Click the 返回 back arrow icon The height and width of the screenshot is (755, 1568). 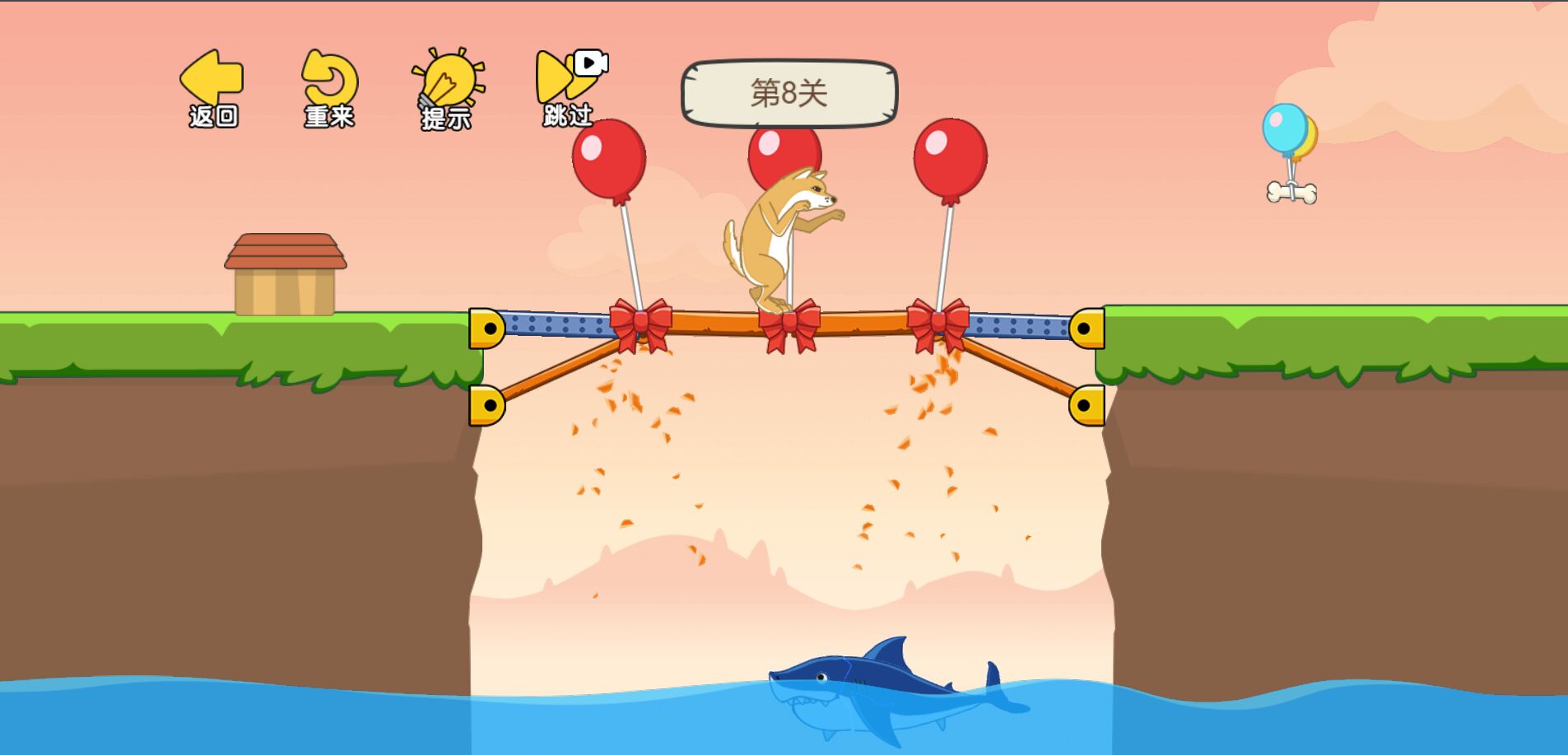[212, 78]
